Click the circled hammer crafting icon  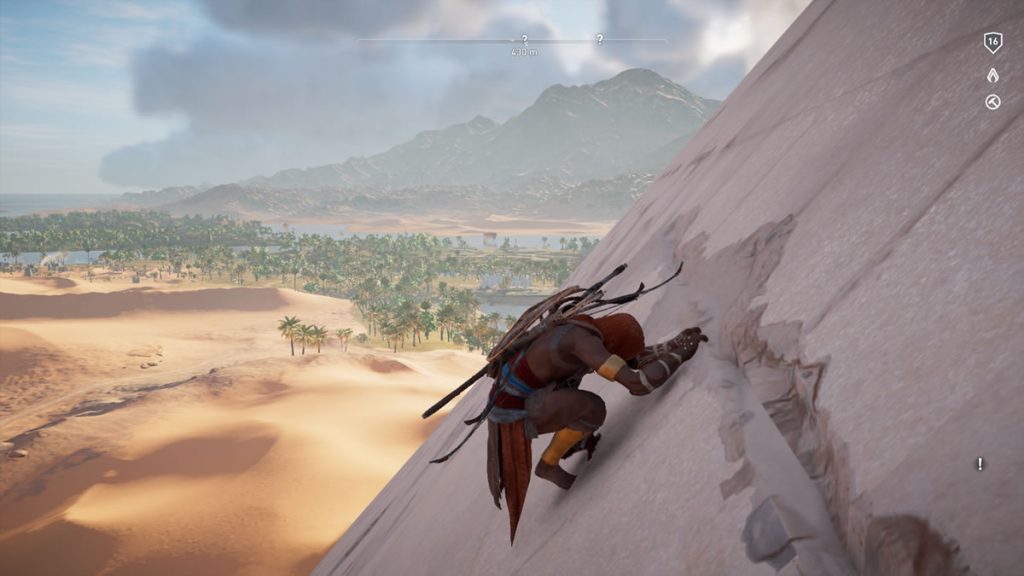(x=993, y=101)
